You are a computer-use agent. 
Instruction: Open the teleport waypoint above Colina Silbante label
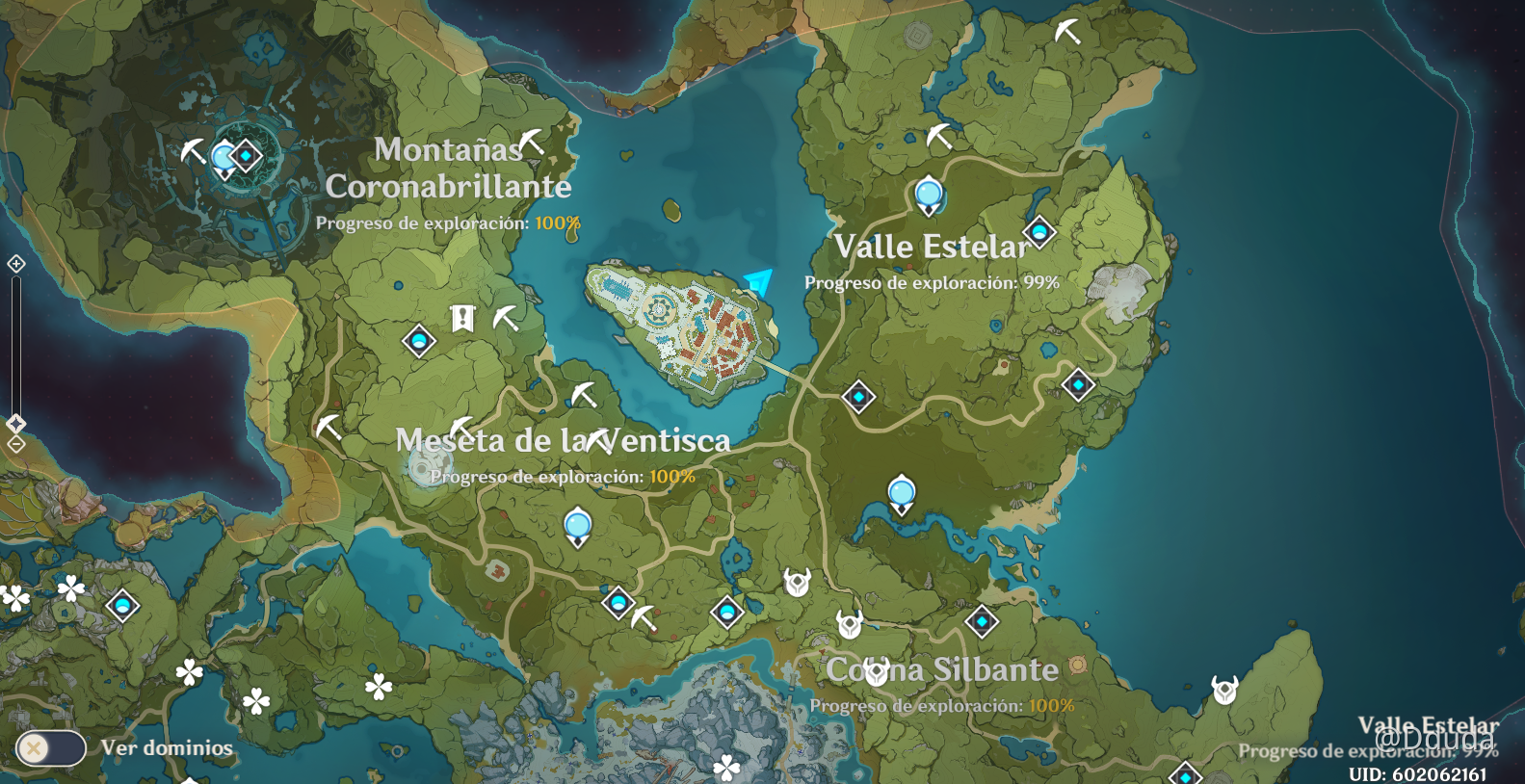(904, 493)
